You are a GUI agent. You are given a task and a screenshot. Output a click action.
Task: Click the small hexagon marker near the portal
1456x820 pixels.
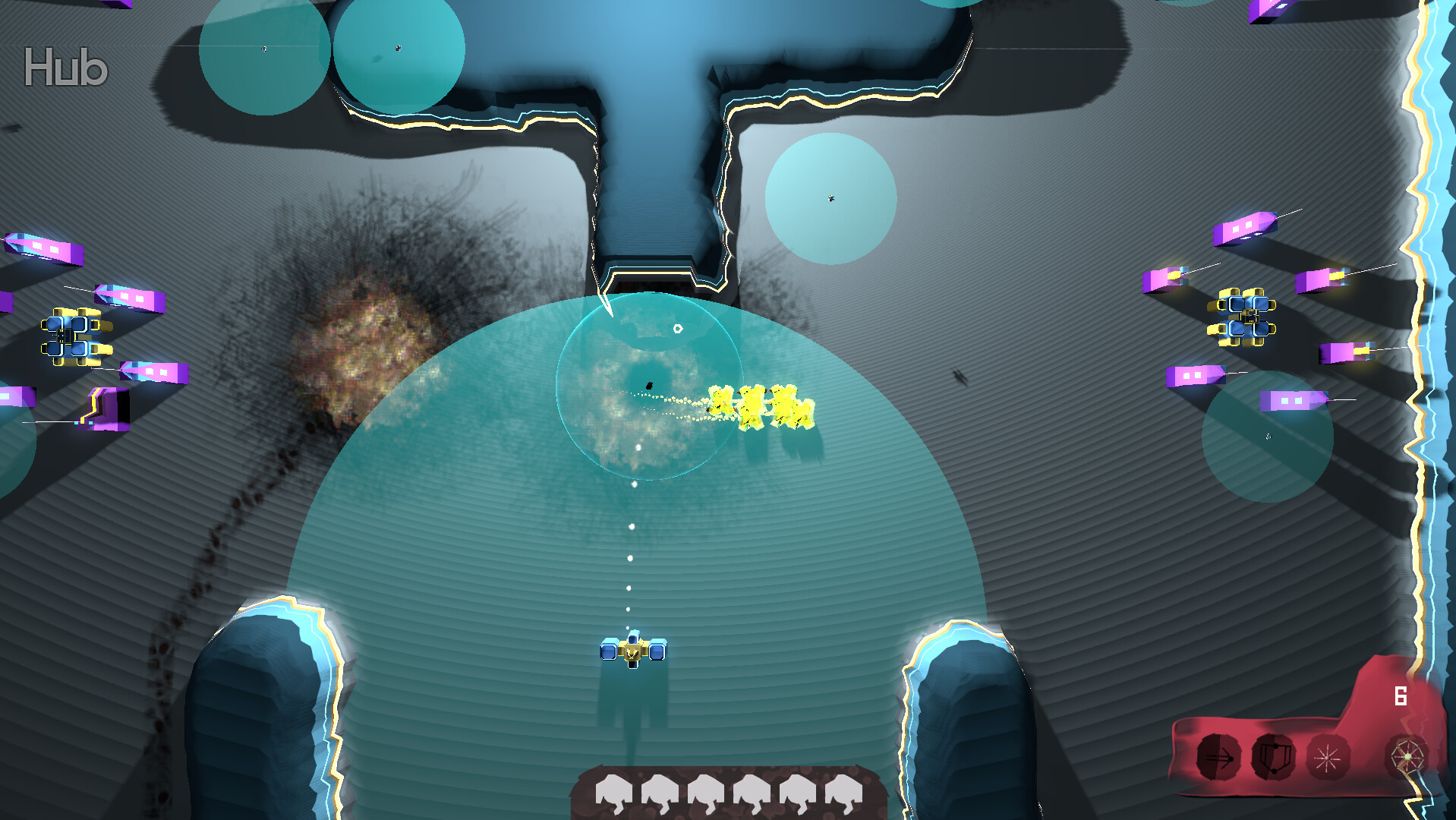(x=676, y=329)
